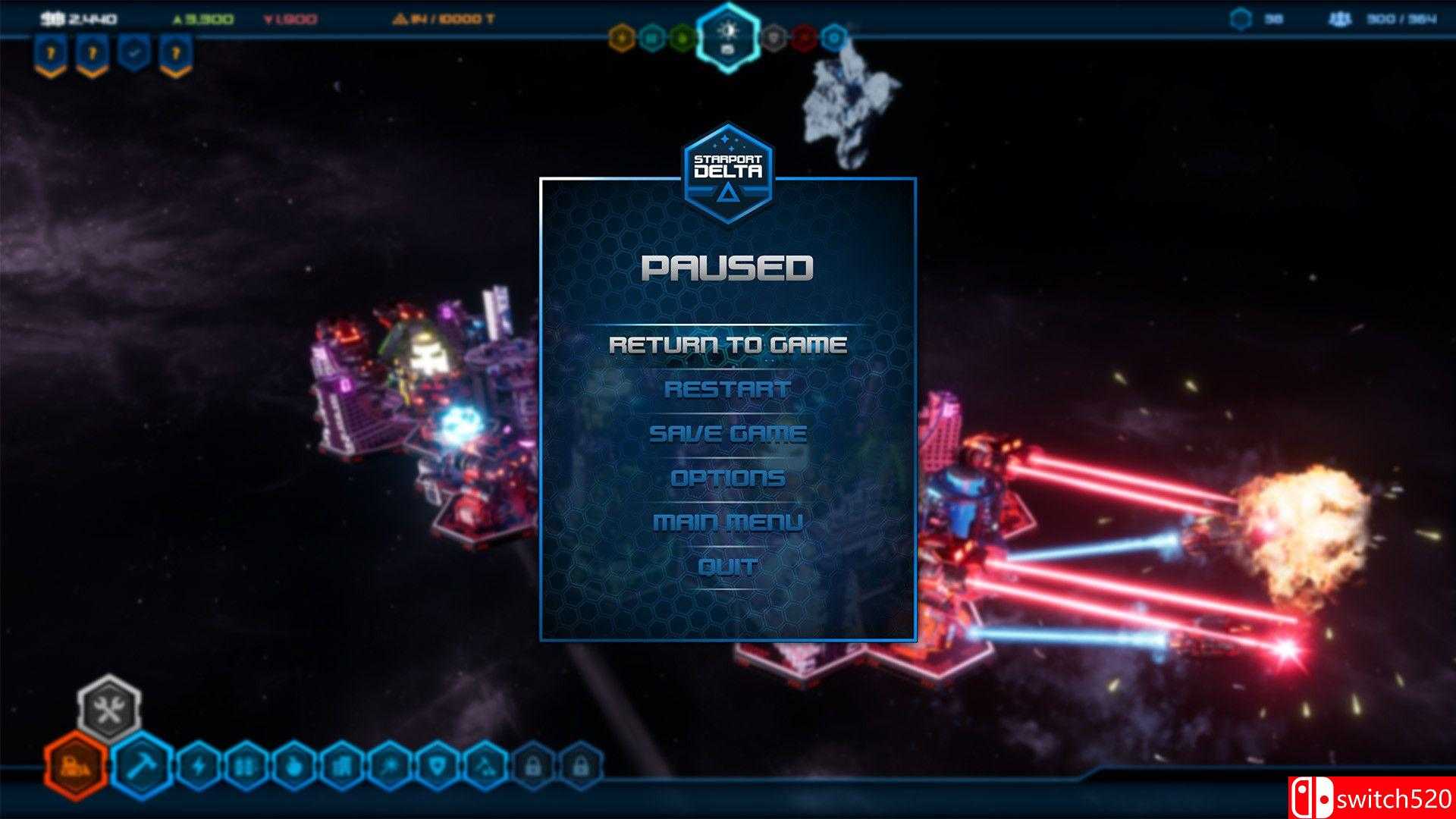Screen dimensions: 1456x819
Task: Click the Quit button
Action: [726, 565]
